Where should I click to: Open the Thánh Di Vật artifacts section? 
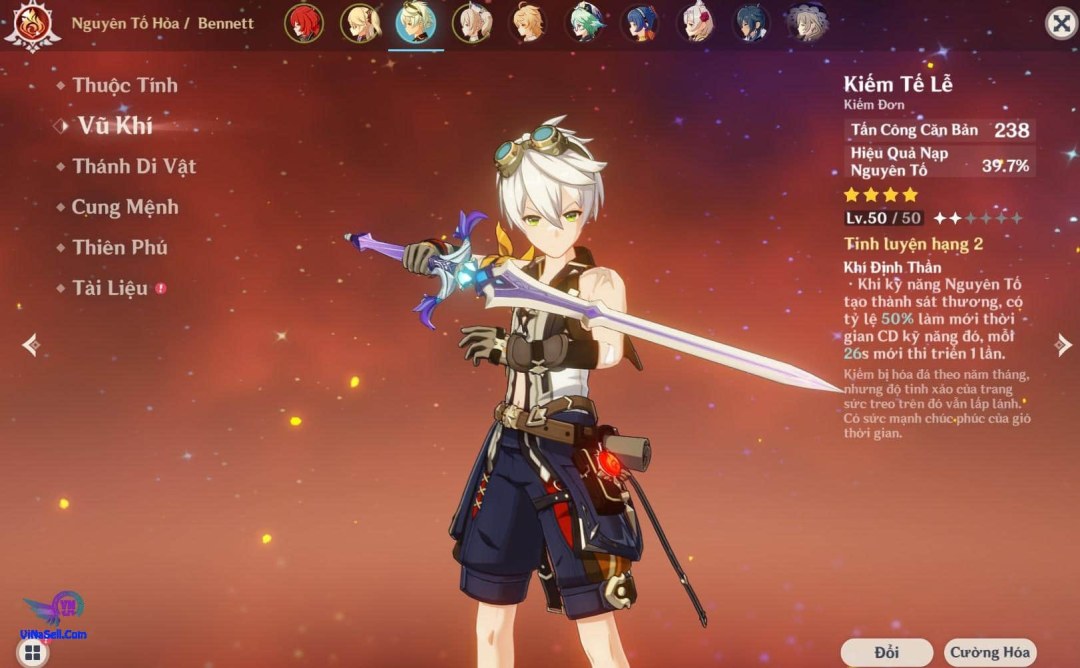(134, 167)
